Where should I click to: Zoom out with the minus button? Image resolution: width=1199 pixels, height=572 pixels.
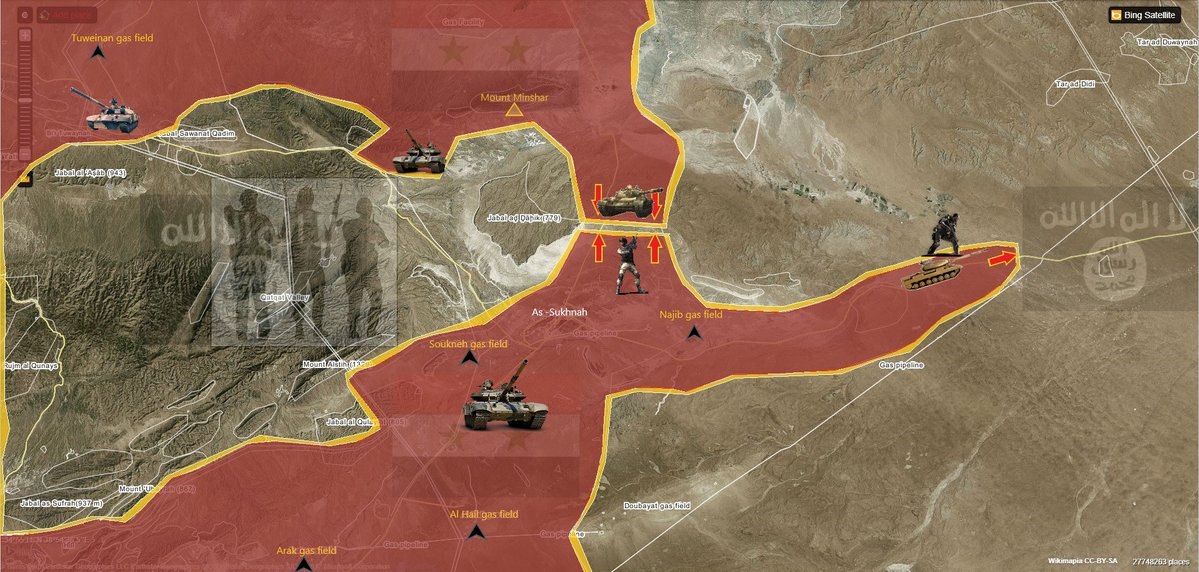[x=25, y=154]
